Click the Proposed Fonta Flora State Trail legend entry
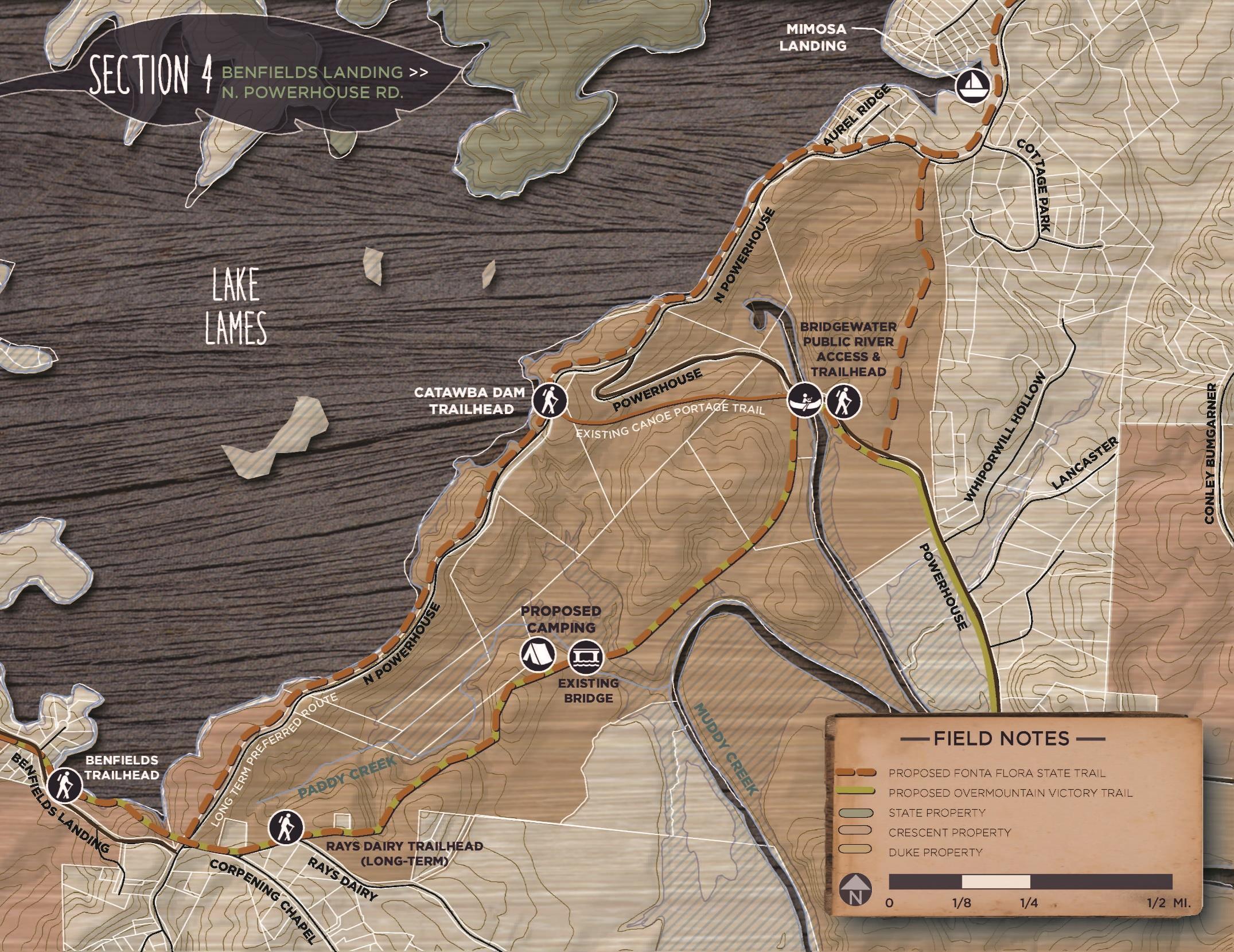Screen dimensions: 1234x952 (976, 773)
